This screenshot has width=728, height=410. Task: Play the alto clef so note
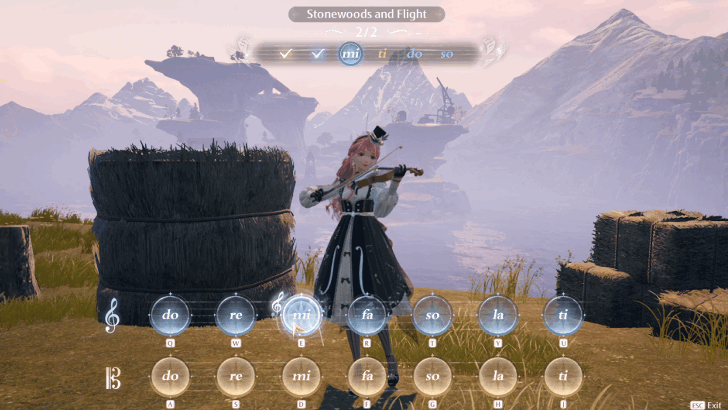pyautogui.click(x=432, y=377)
